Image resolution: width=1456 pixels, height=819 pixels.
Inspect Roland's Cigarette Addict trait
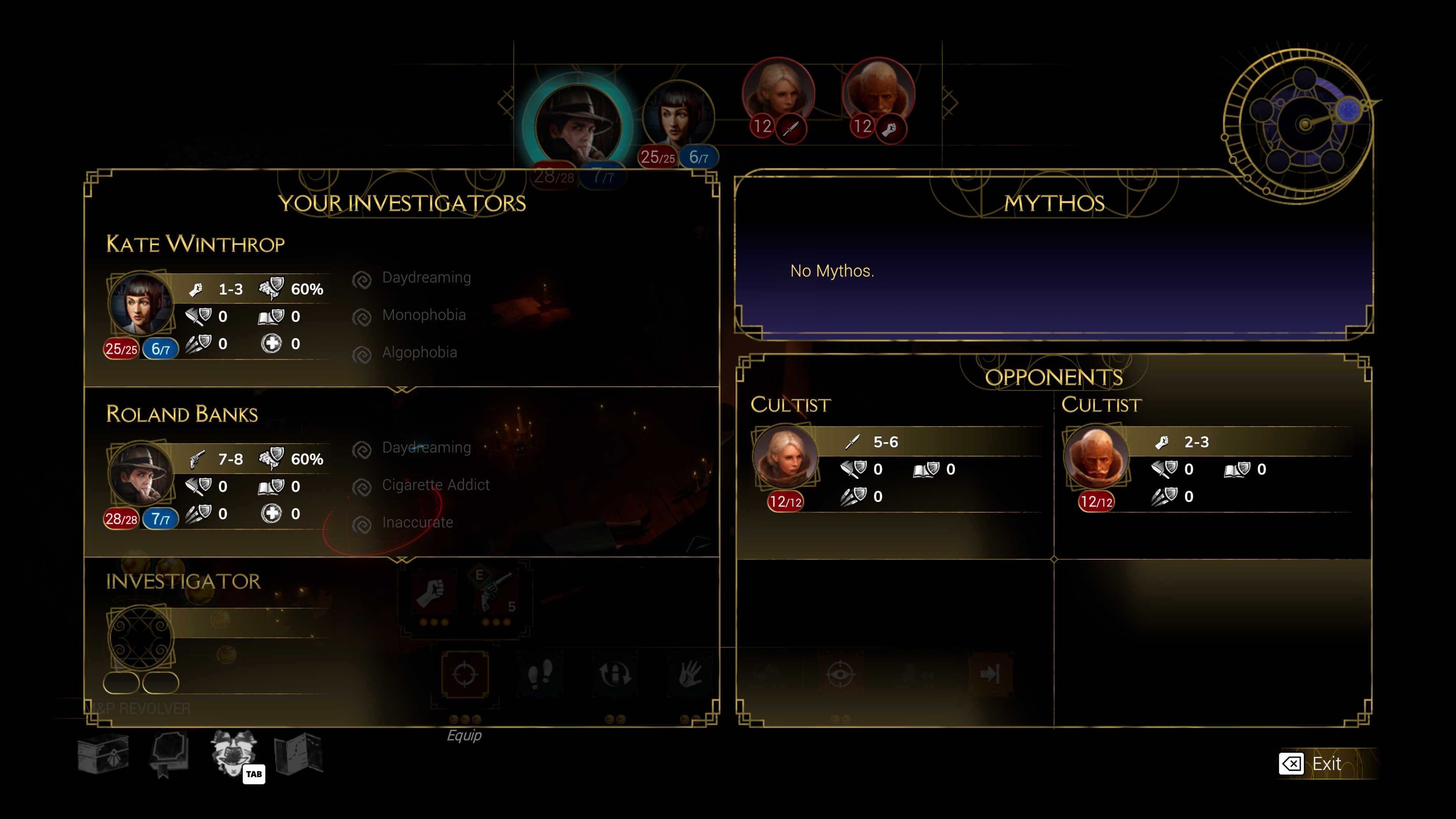pos(435,485)
